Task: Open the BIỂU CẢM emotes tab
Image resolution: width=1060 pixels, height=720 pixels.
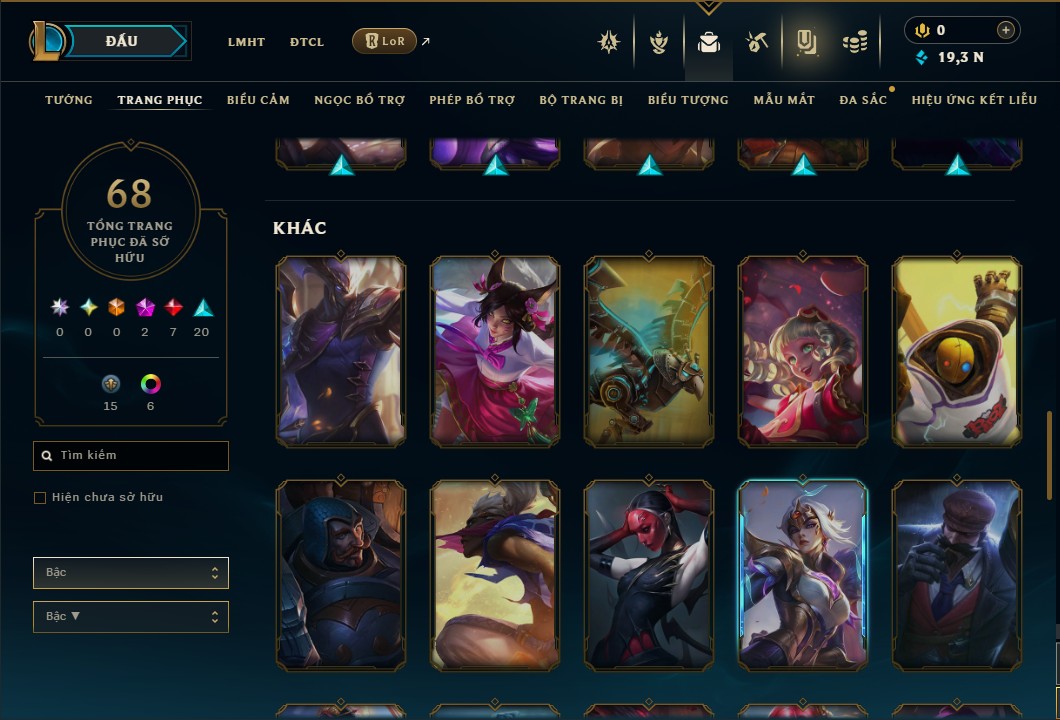Action: point(258,100)
